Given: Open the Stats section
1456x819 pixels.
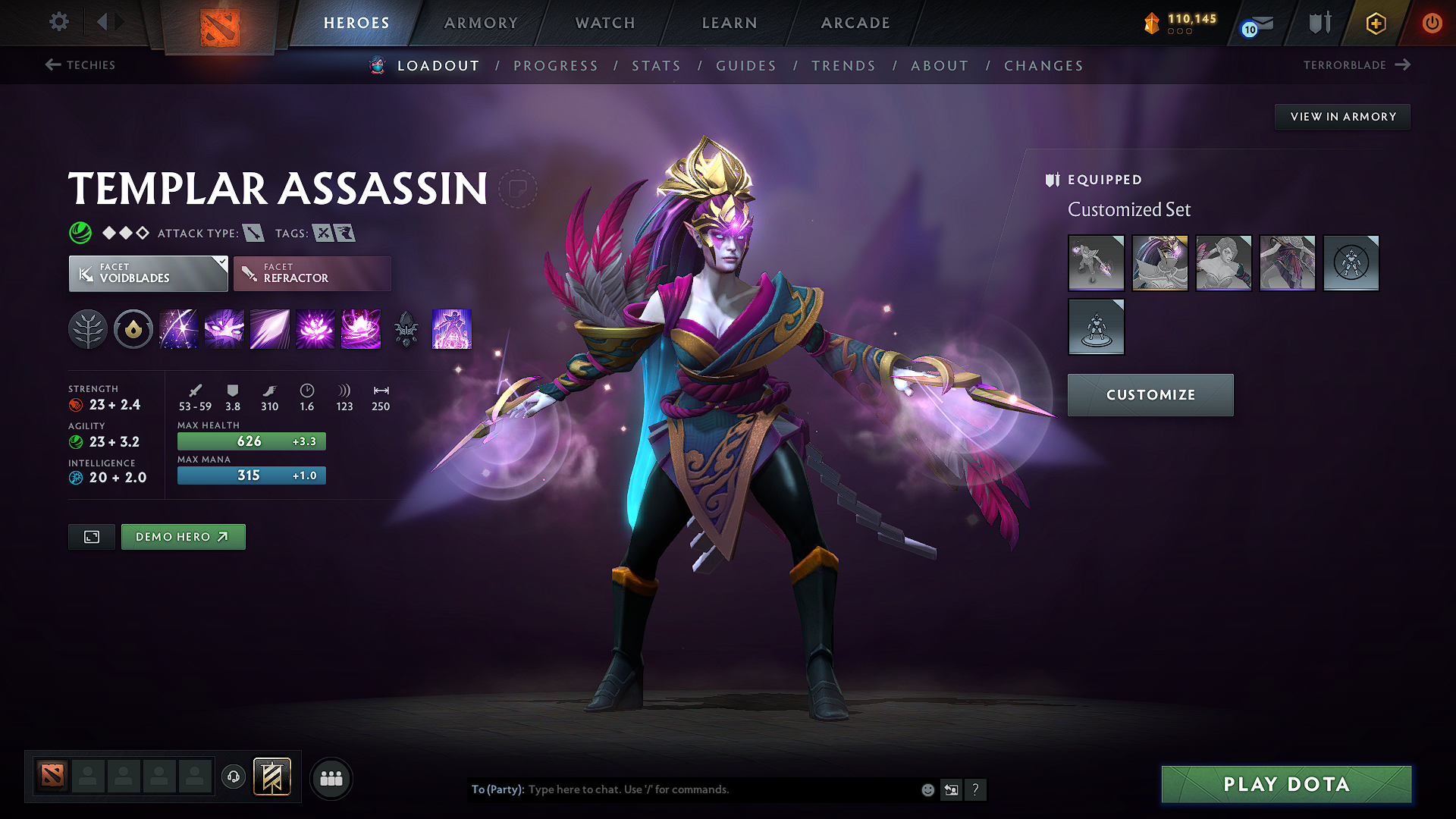Looking at the screenshot, I should click(656, 66).
